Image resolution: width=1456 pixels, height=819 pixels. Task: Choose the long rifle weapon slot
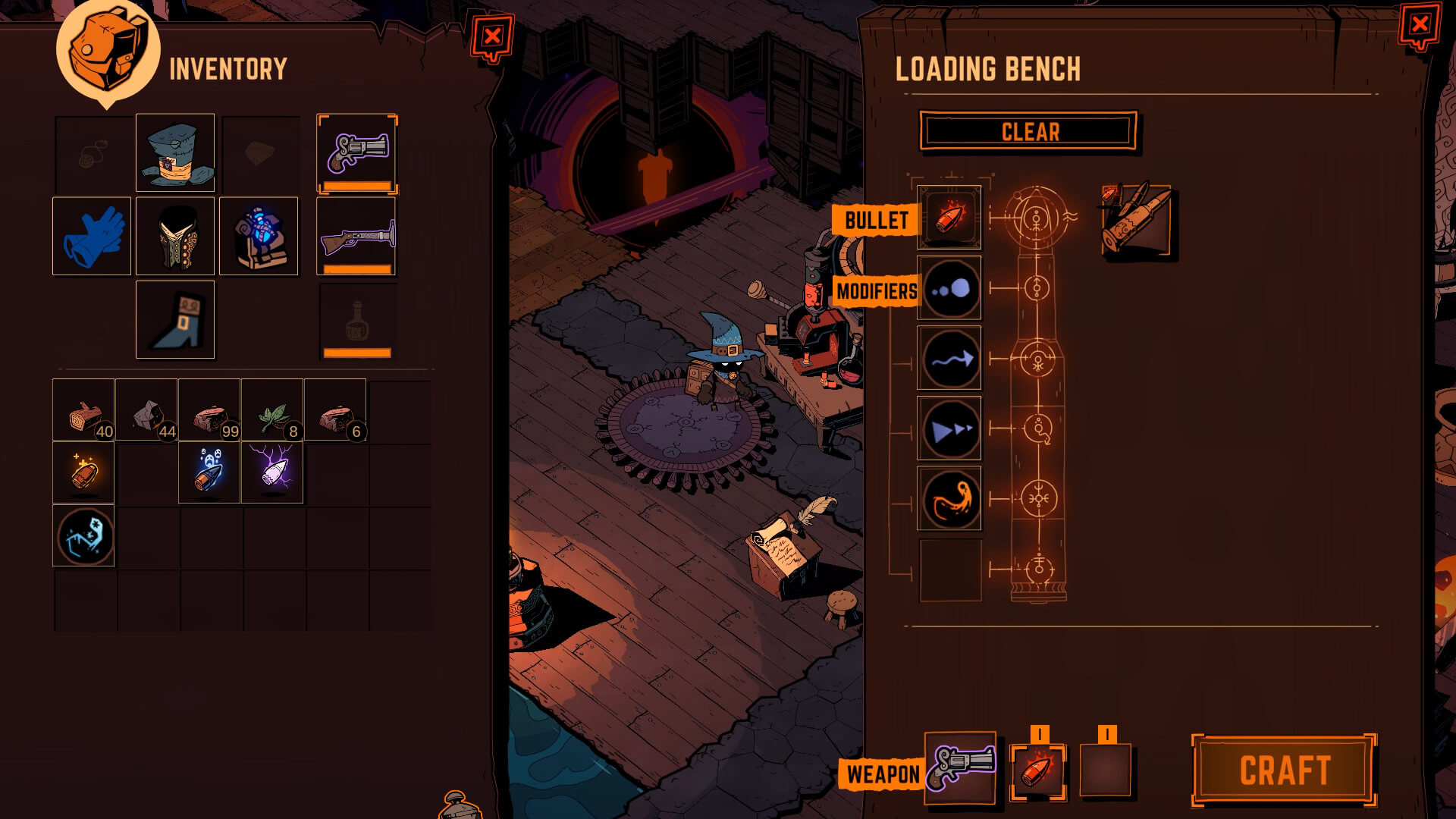357,236
